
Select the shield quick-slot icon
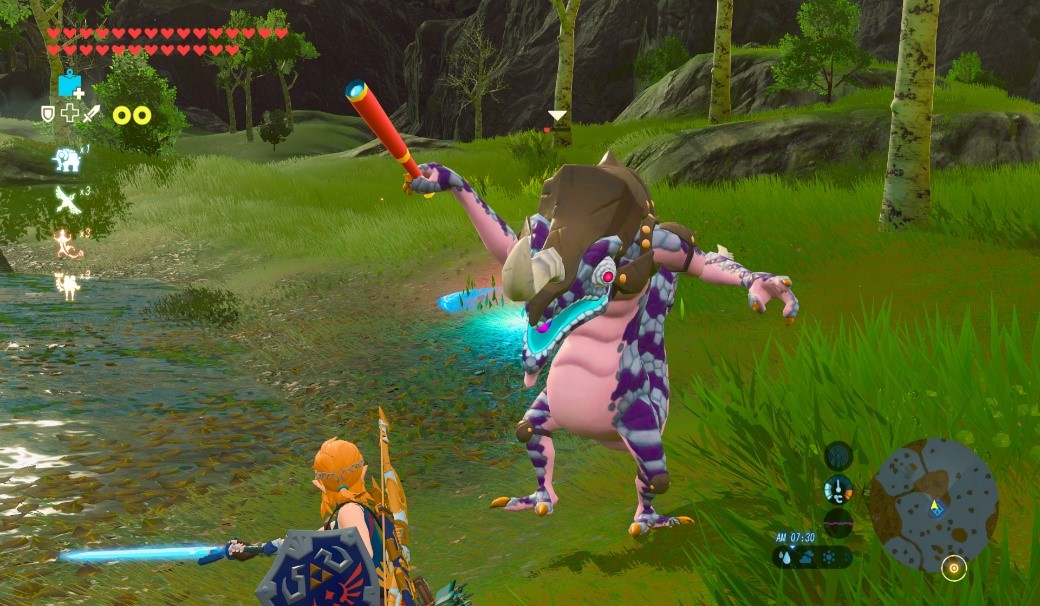pos(48,114)
